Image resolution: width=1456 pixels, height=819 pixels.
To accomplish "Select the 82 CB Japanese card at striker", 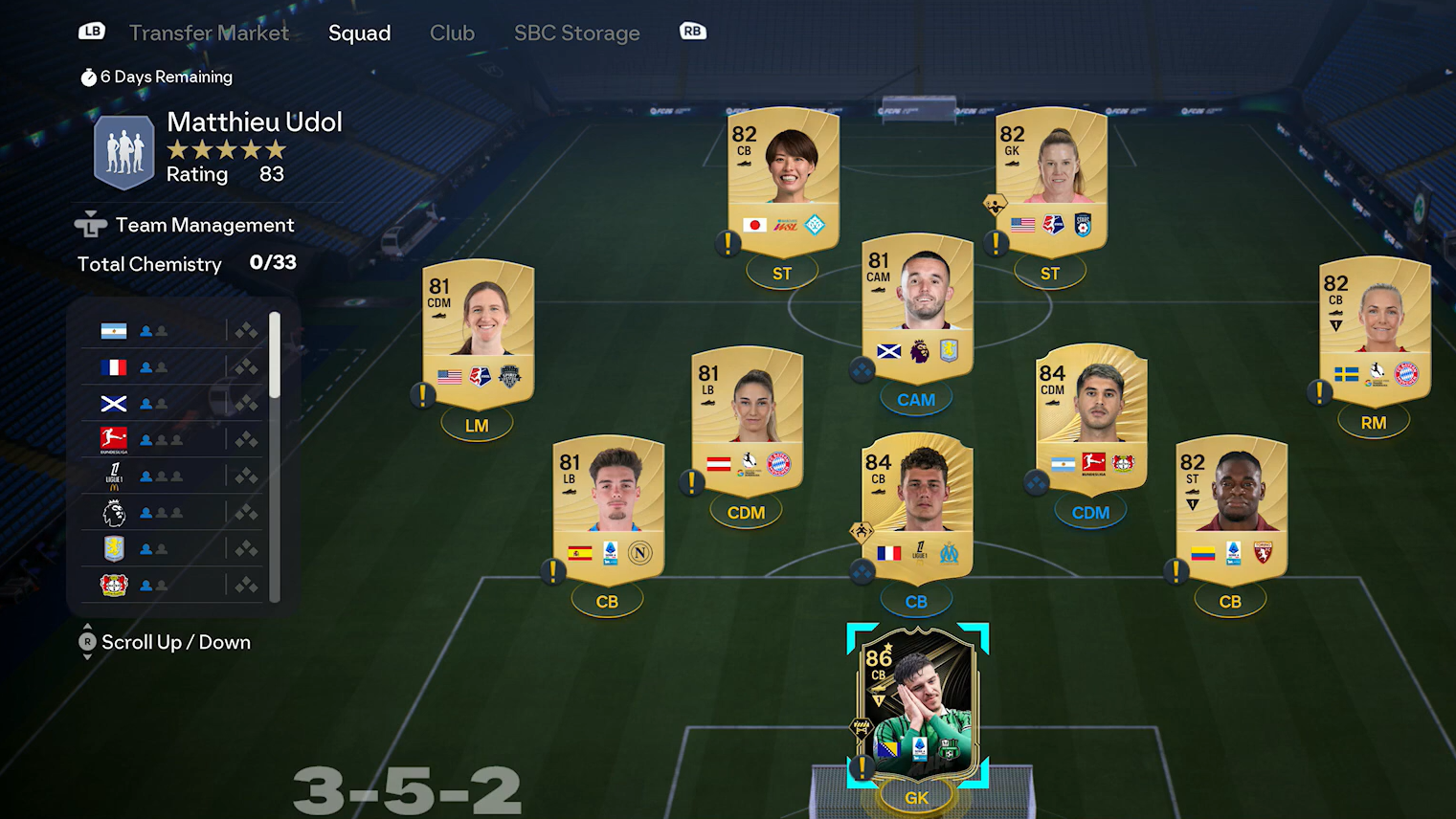I will point(782,182).
